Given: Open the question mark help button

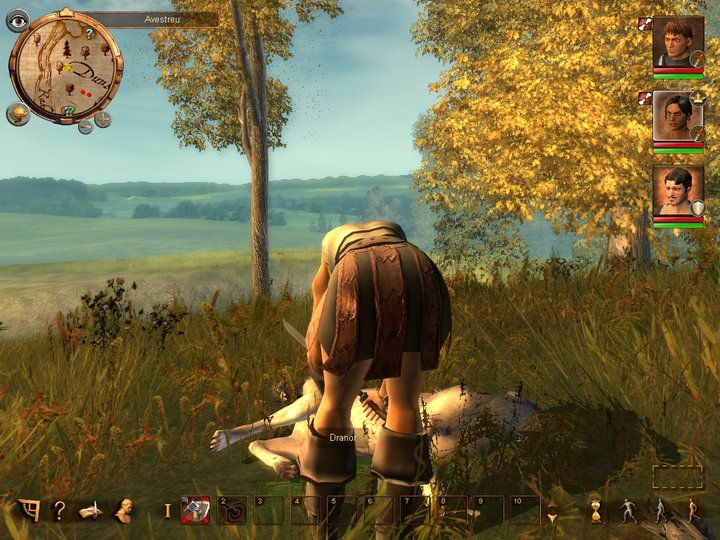Looking at the screenshot, I should pyautogui.click(x=59, y=511).
